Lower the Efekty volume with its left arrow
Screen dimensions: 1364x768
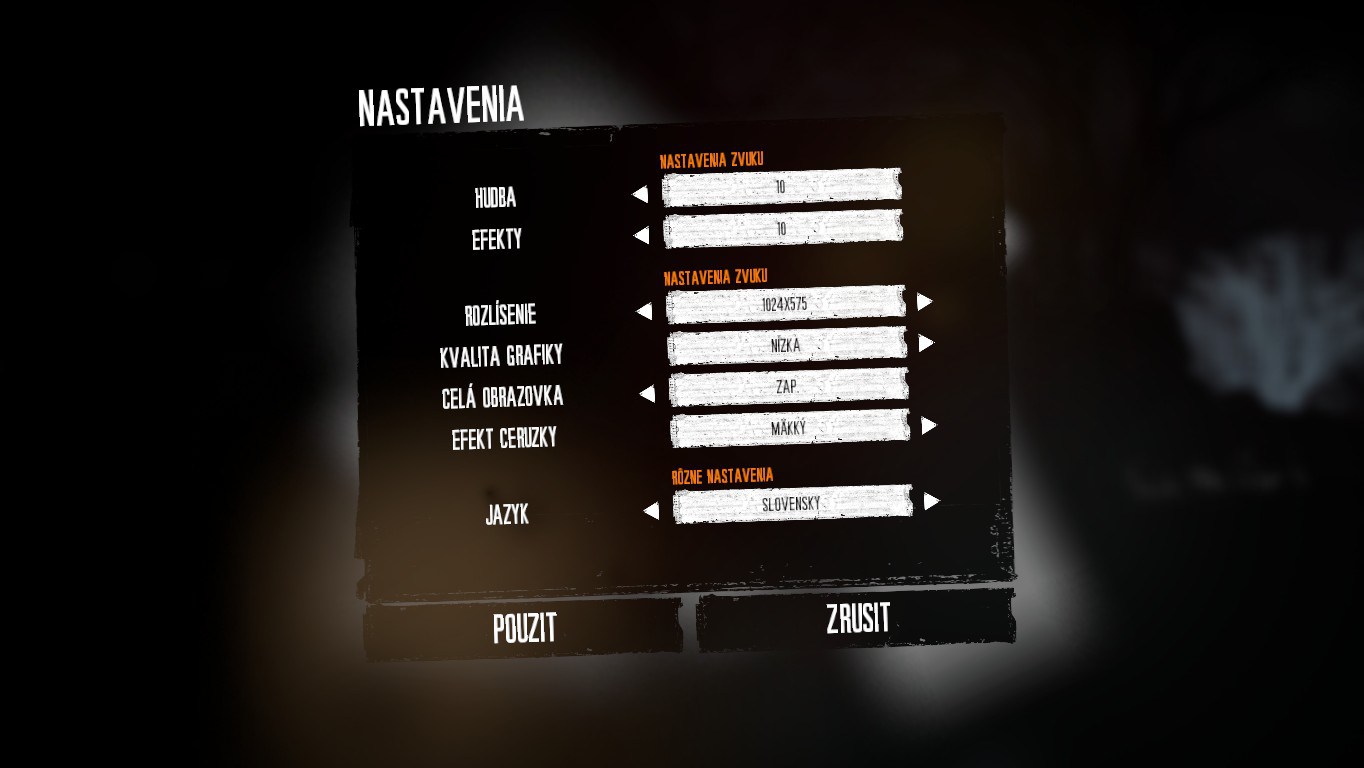tap(641, 236)
